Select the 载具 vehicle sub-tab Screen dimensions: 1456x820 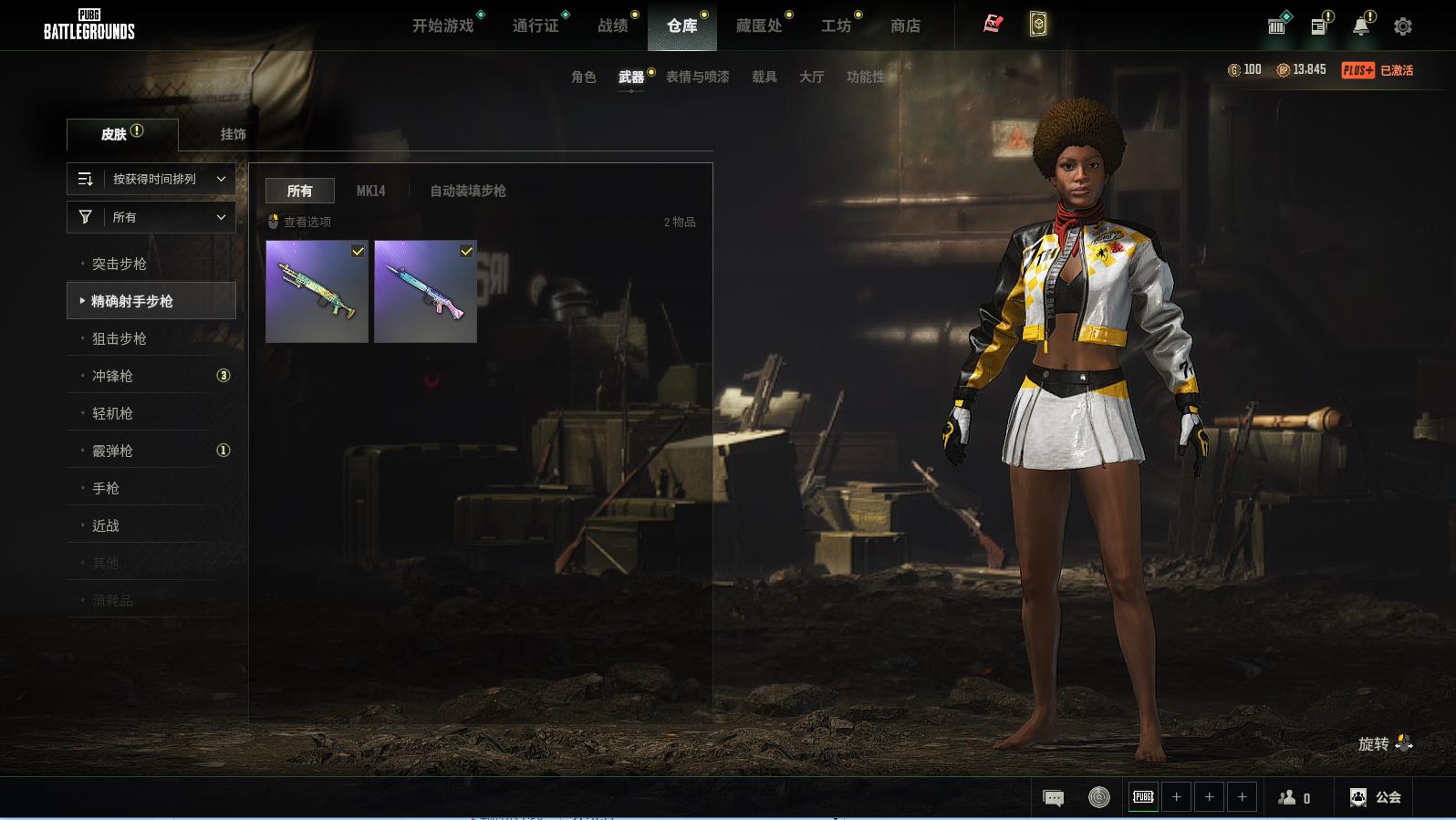pos(764,77)
